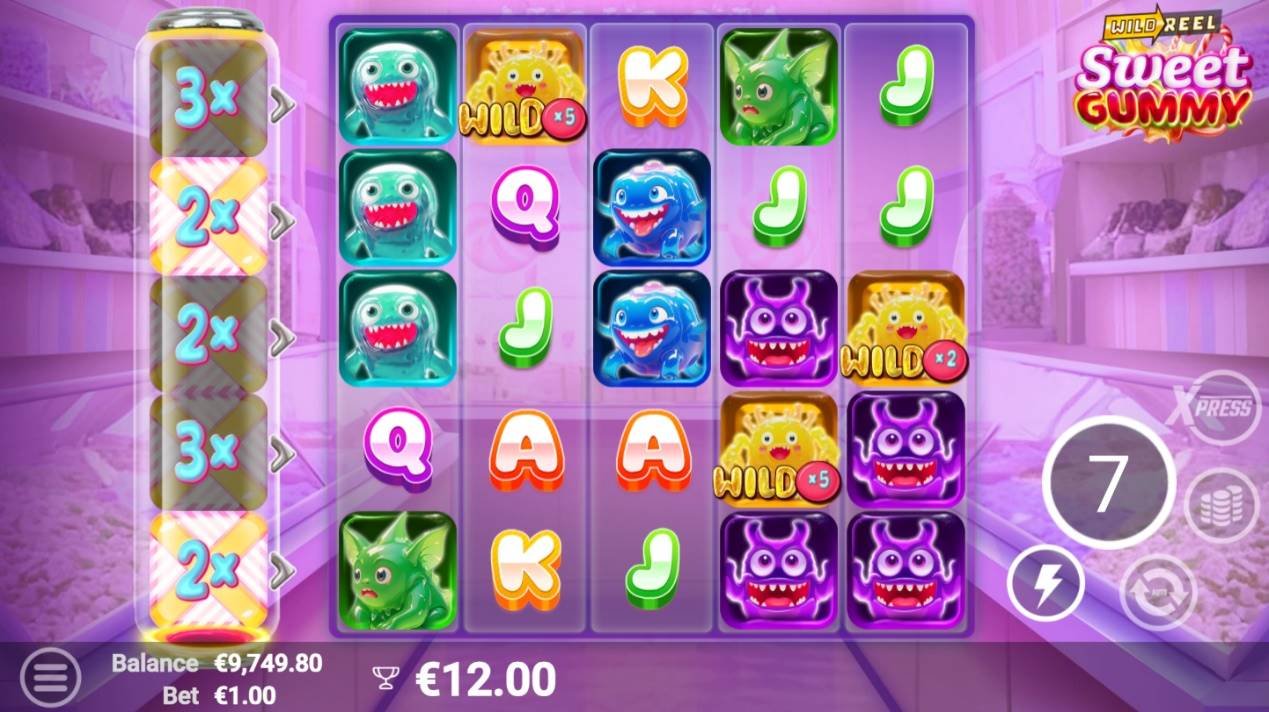Open the hamburger menu
1269x712 pixels.
[x=48, y=677]
